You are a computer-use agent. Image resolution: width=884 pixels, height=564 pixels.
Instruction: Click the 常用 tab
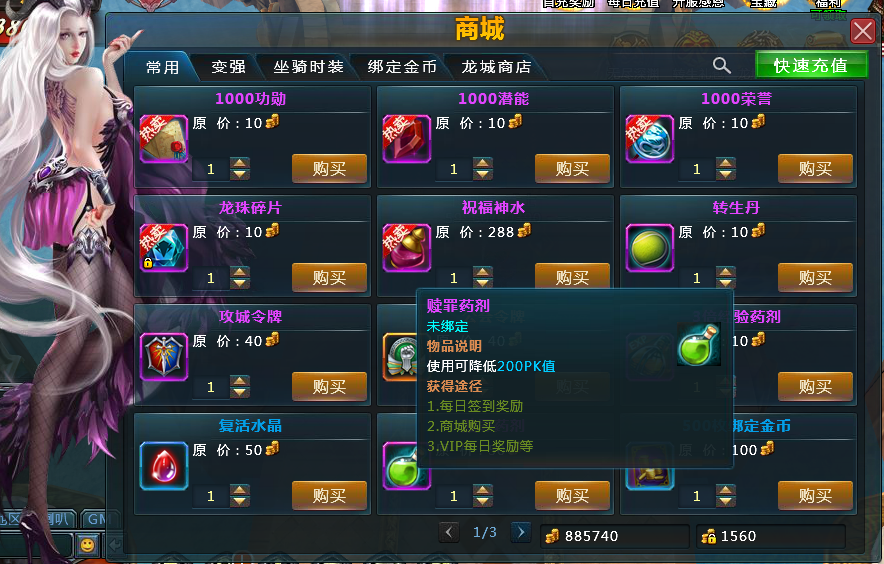click(x=162, y=67)
